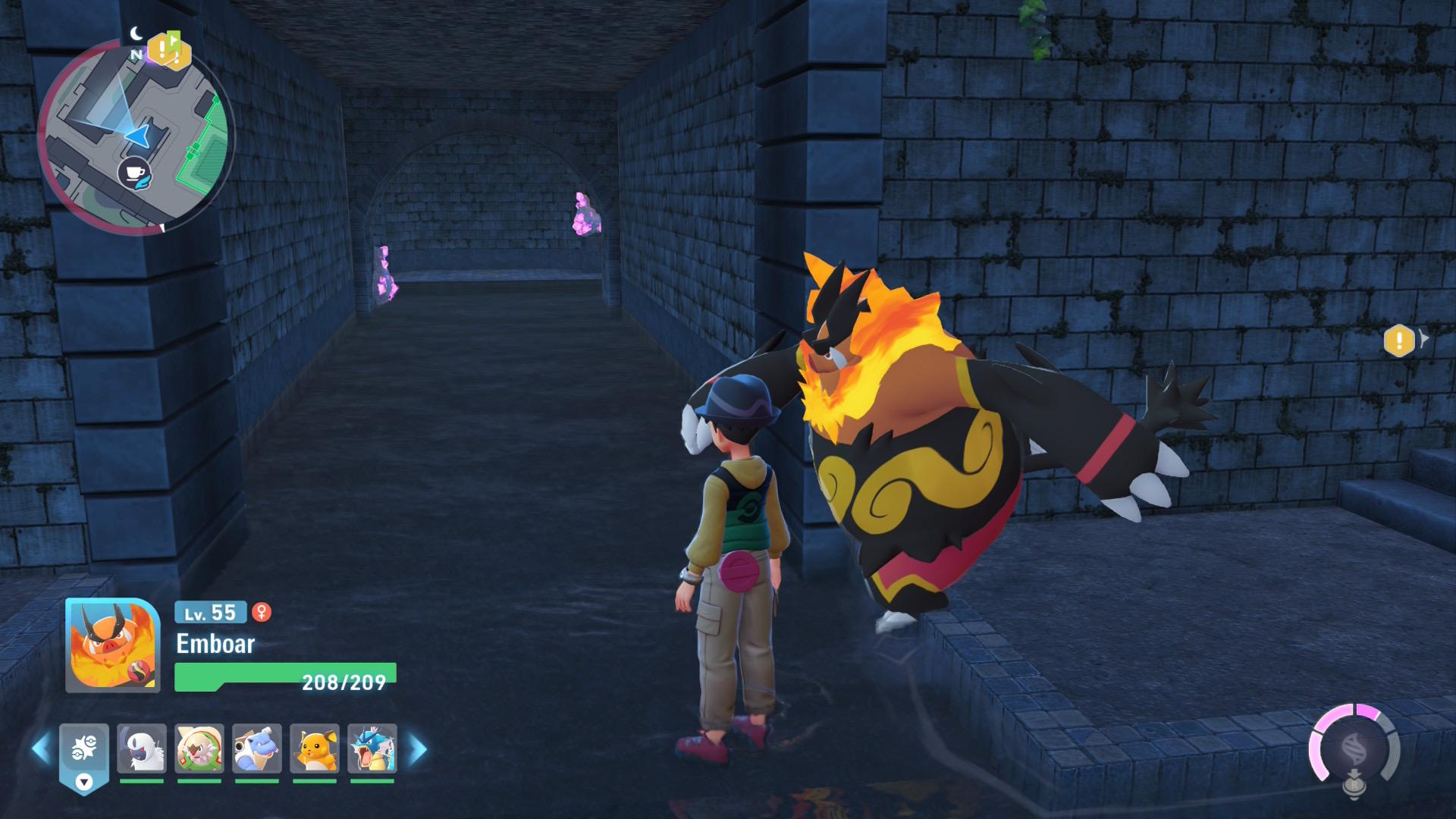
Task: Open the circular minimap
Action: pyautogui.click(x=136, y=136)
